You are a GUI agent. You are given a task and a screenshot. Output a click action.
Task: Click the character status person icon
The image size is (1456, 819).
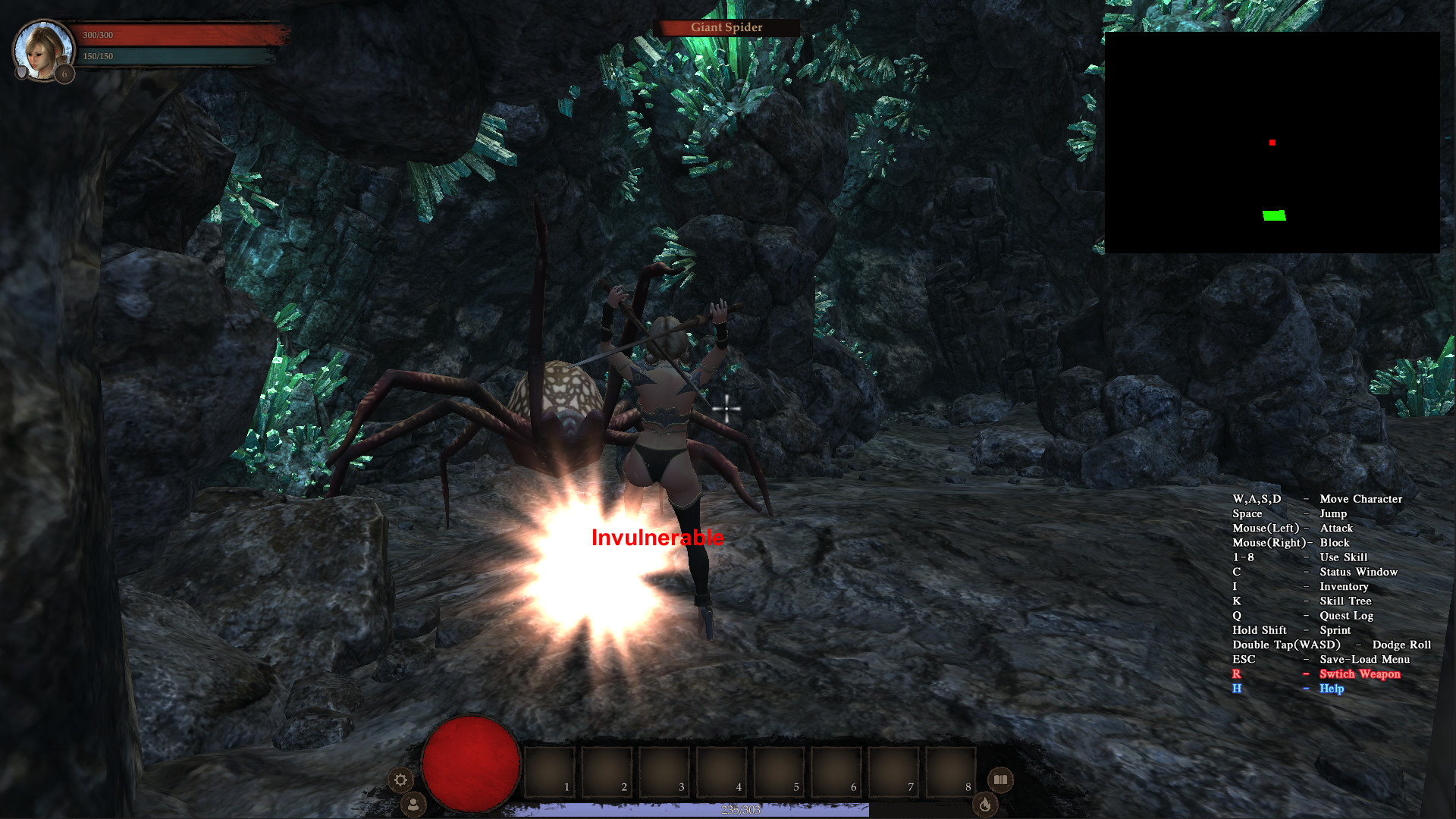pos(412,802)
